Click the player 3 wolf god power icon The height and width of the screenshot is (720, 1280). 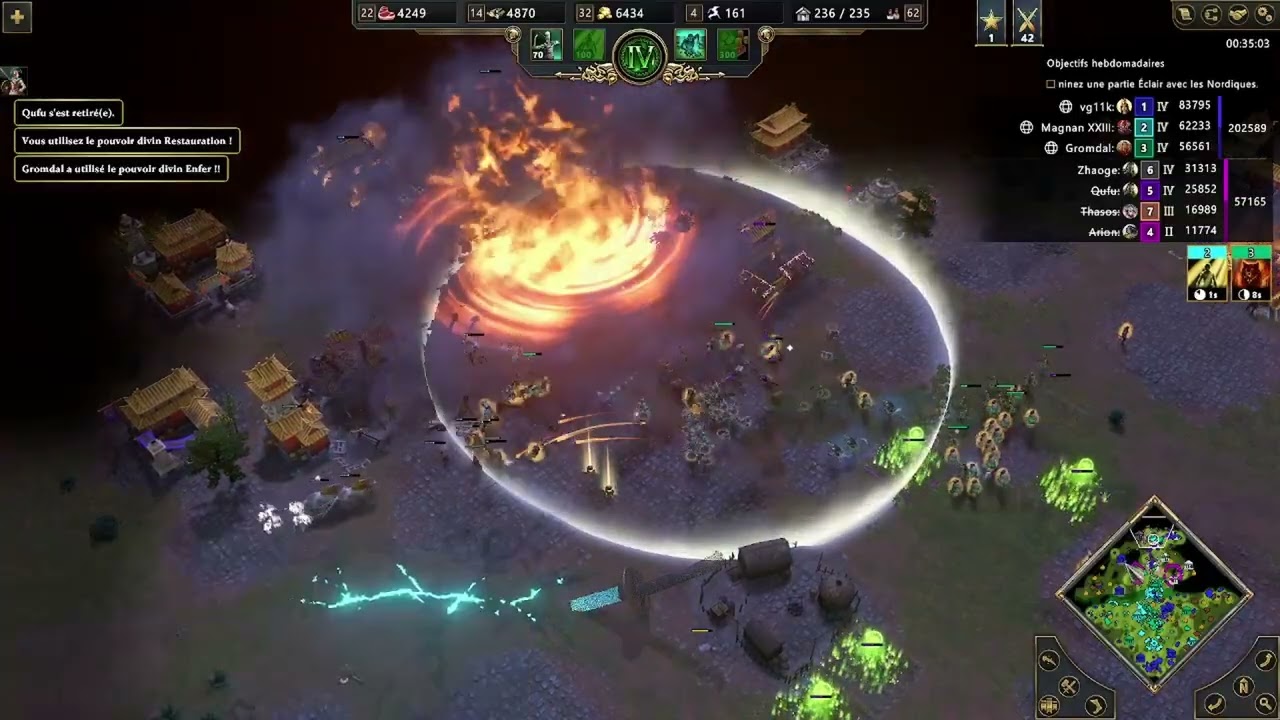pos(1251,274)
